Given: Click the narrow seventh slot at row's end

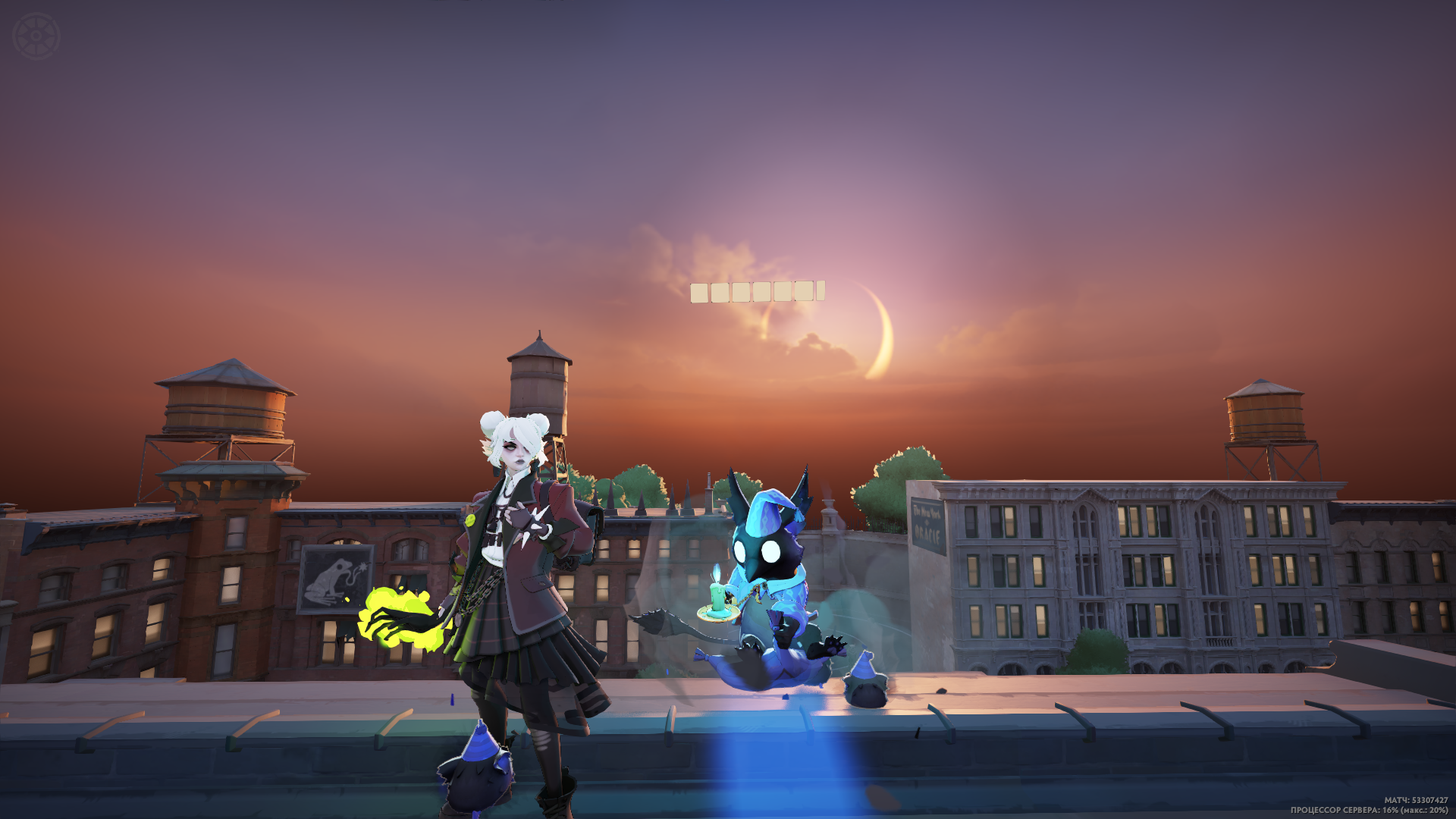Looking at the screenshot, I should click(x=821, y=291).
